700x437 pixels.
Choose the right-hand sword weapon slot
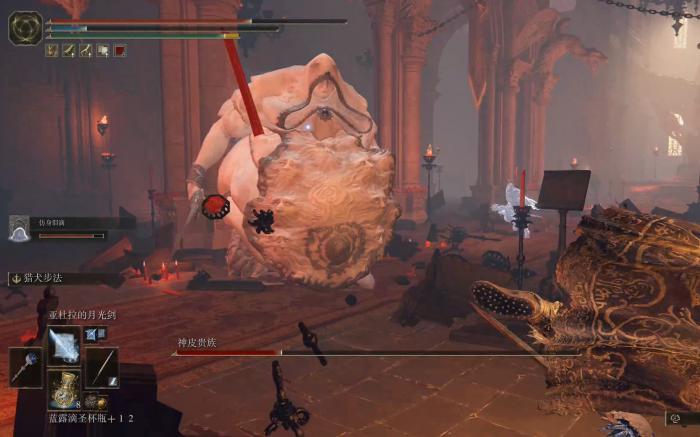101,367
